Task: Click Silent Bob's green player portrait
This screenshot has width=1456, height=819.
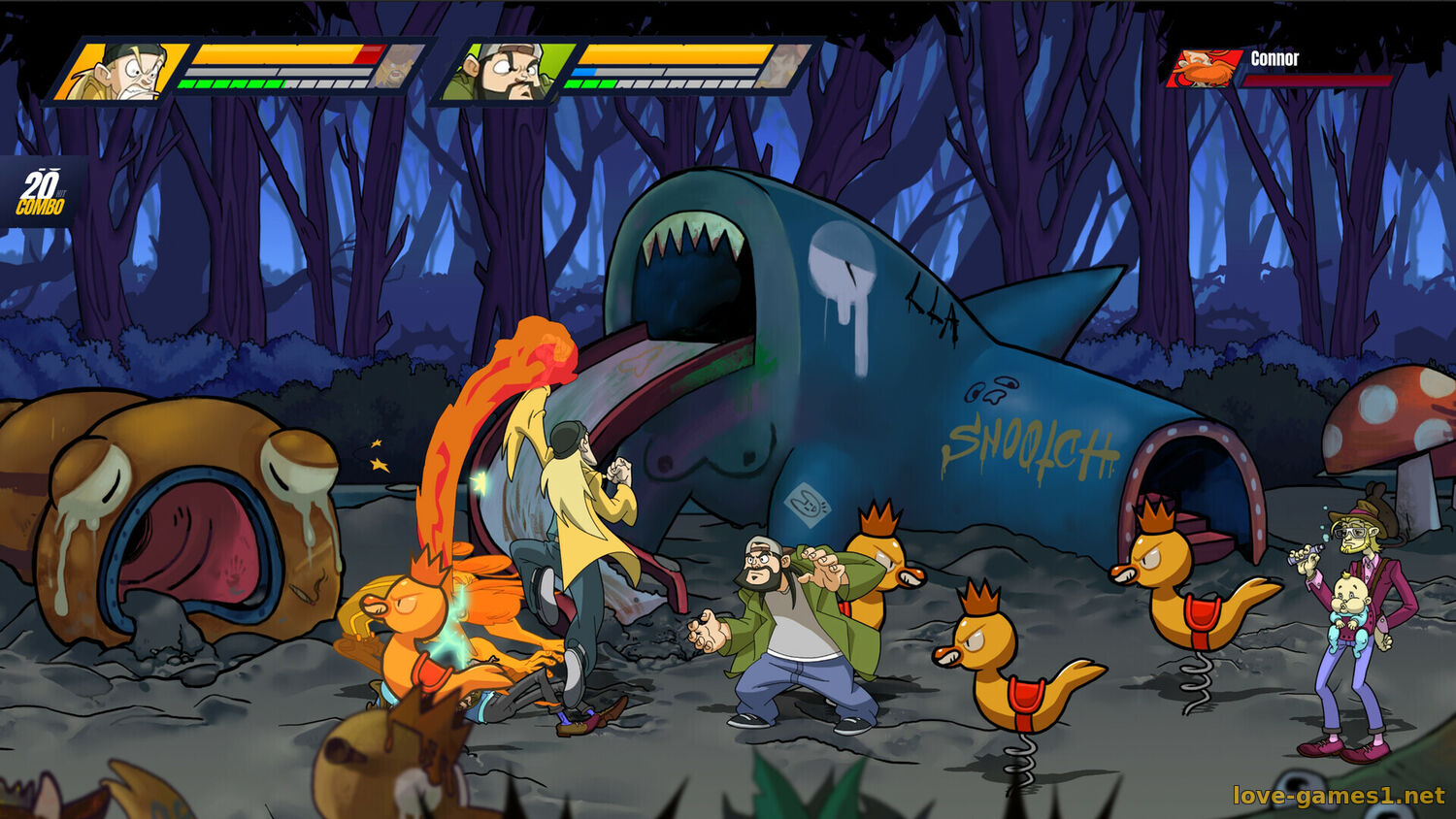Action: click(504, 71)
